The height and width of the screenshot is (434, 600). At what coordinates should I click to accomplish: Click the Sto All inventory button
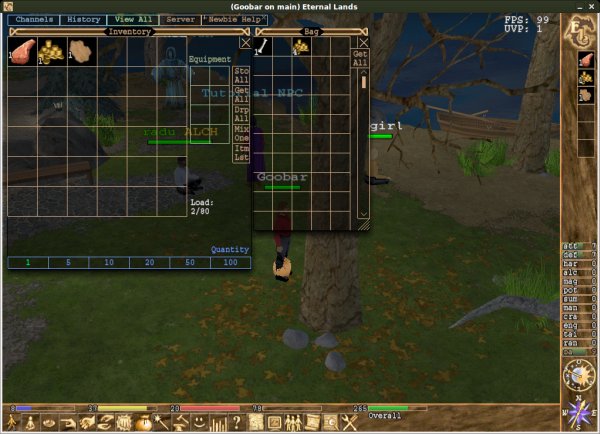(241, 76)
